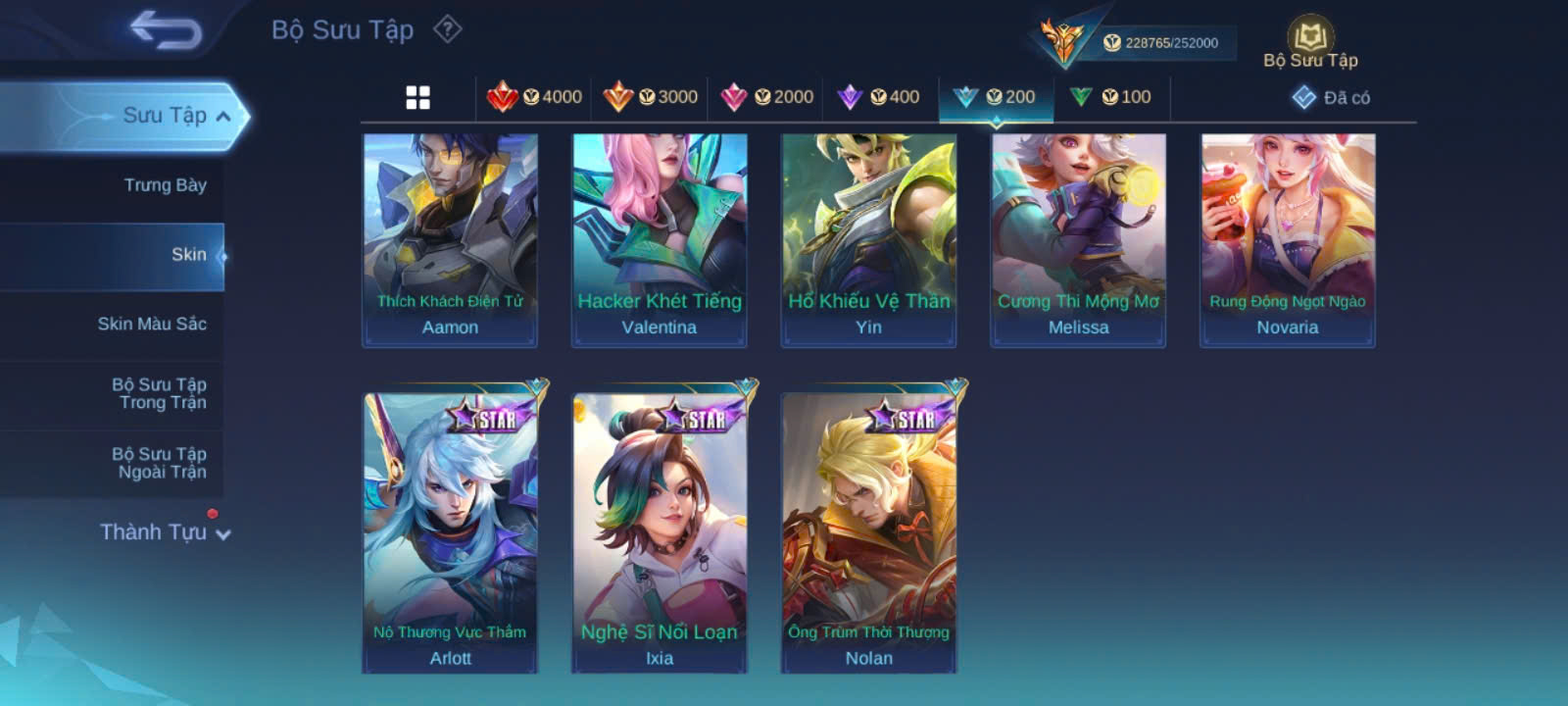Open the Trưng Bày menu entry
This screenshot has width=1568, height=706.
(165, 185)
